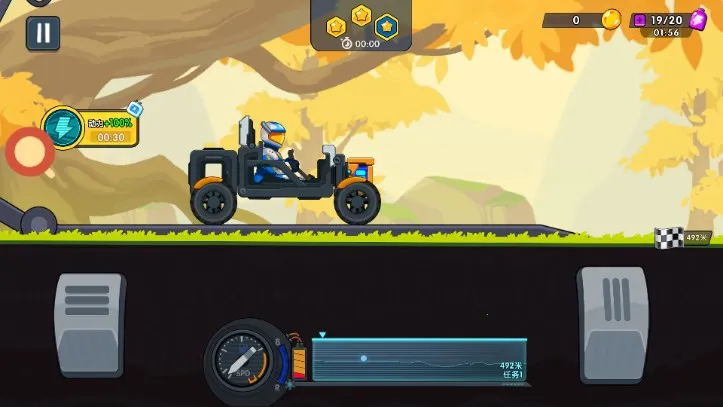Step on the gas pedal
Viewport: 723px width, 407px height.
coord(612,323)
